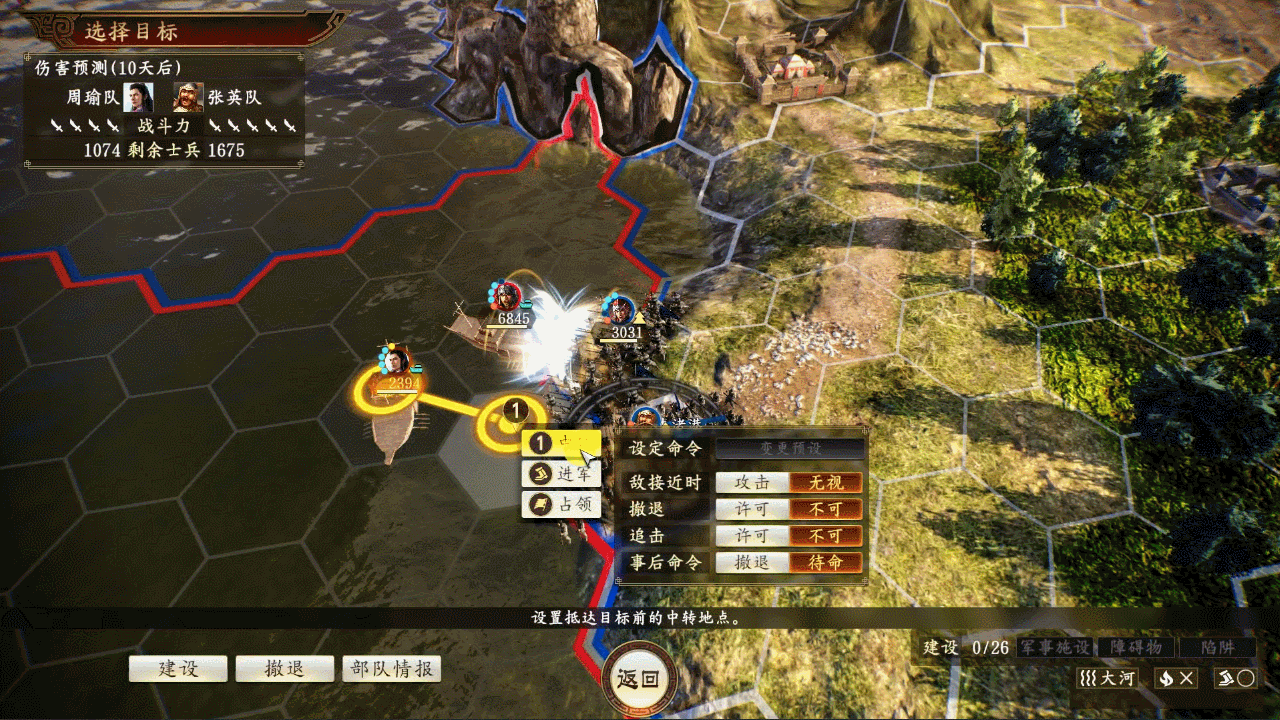This screenshot has height=720, width=1280.
Task: Allow pursuit with 许可 in 追击 row
Action: pos(752,536)
